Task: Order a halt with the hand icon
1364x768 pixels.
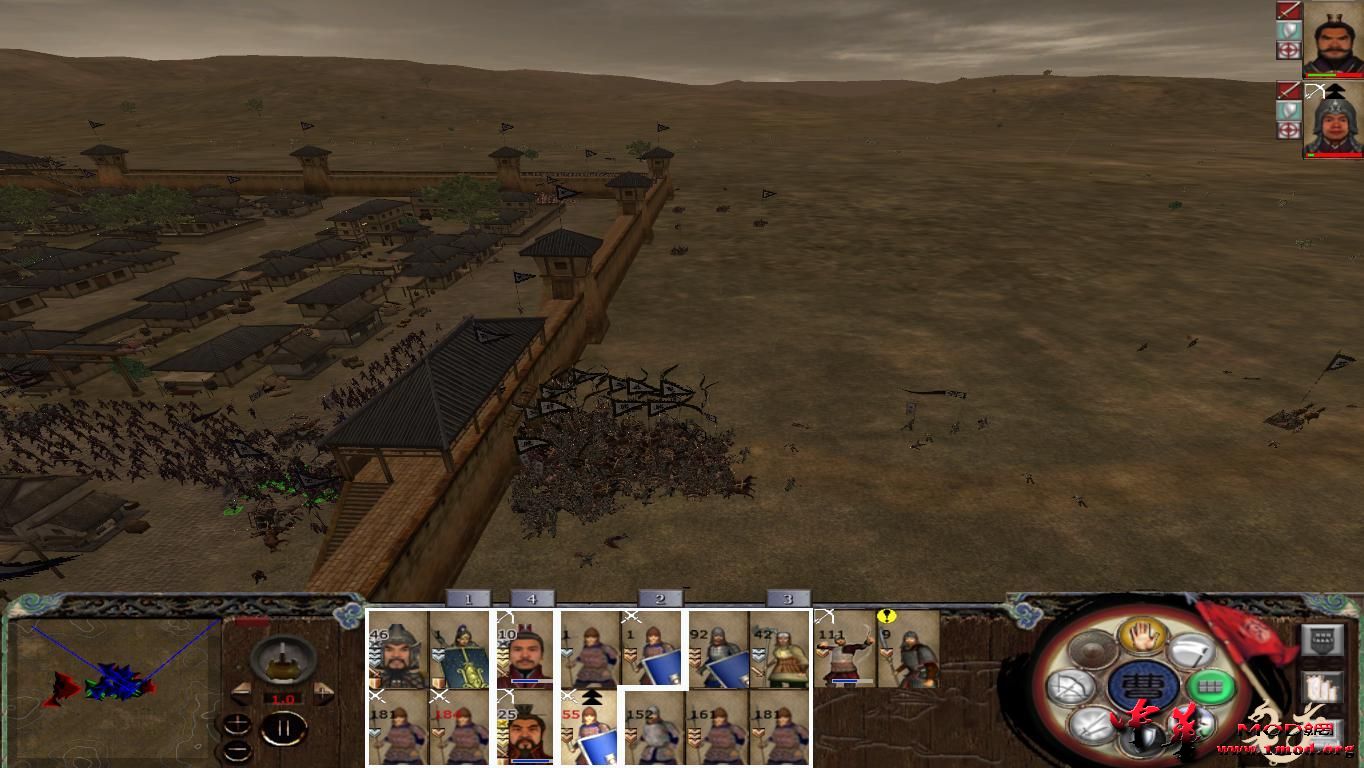Action: coord(1144,637)
